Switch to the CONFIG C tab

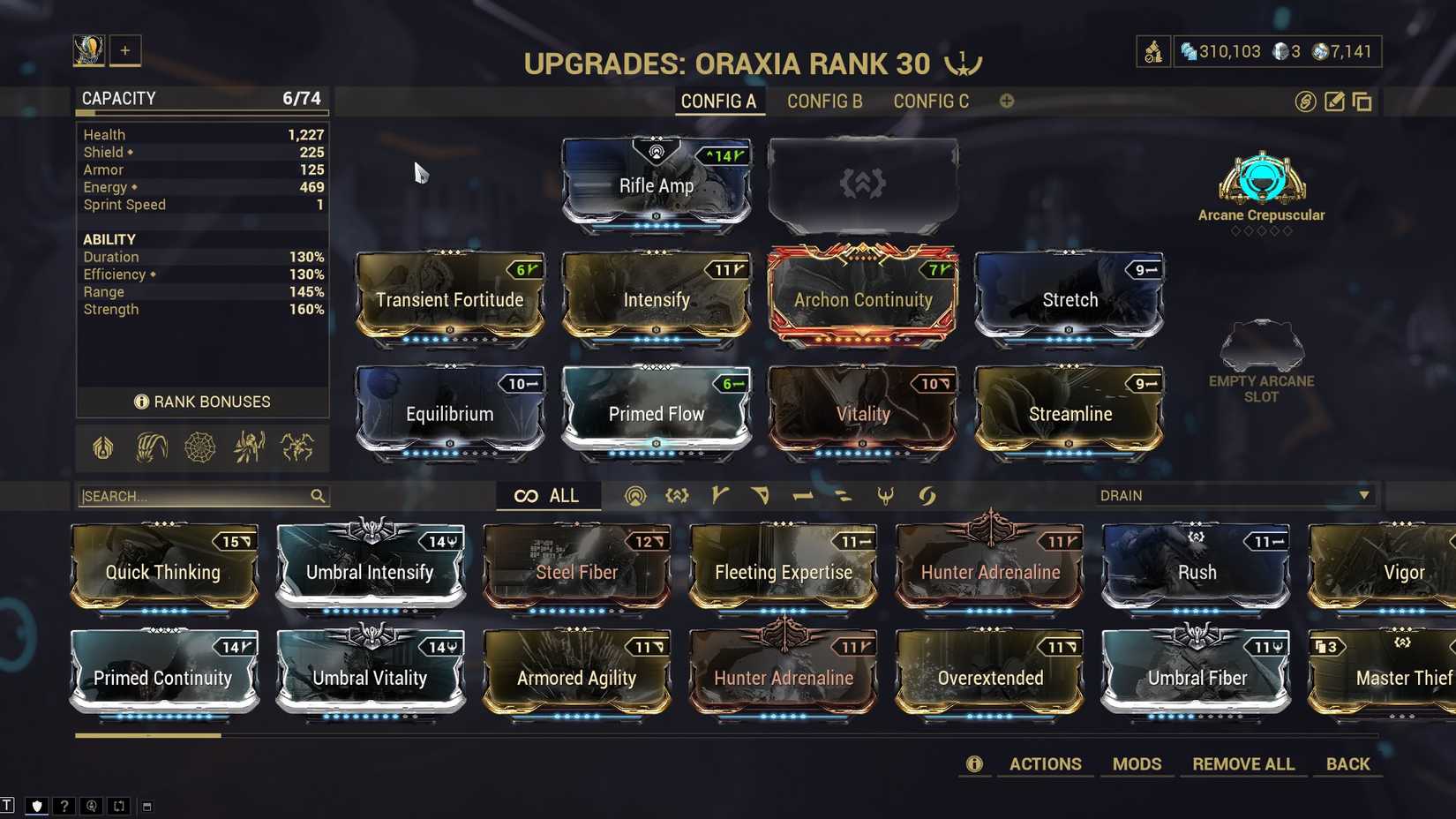930,101
